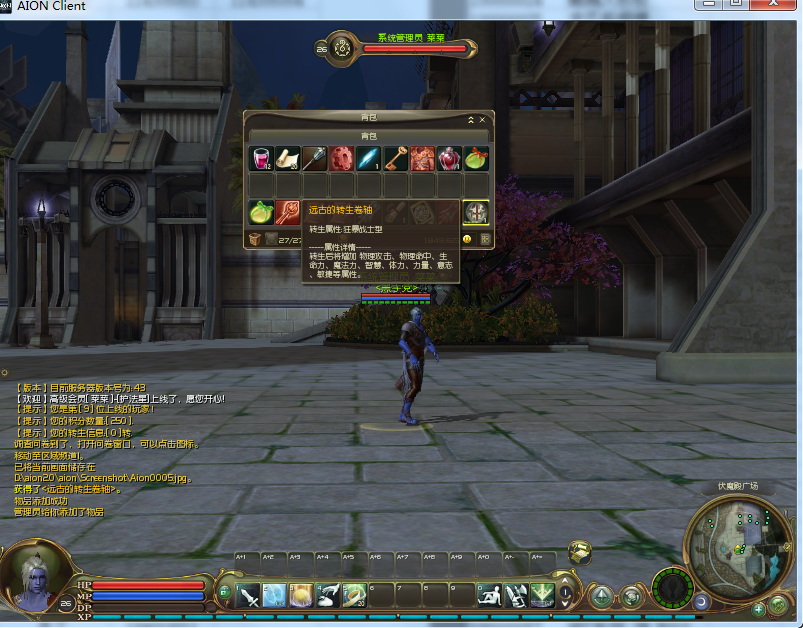Choose the blue crystal shard item
The width and height of the screenshot is (803, 628).
(x=369, y=158)
